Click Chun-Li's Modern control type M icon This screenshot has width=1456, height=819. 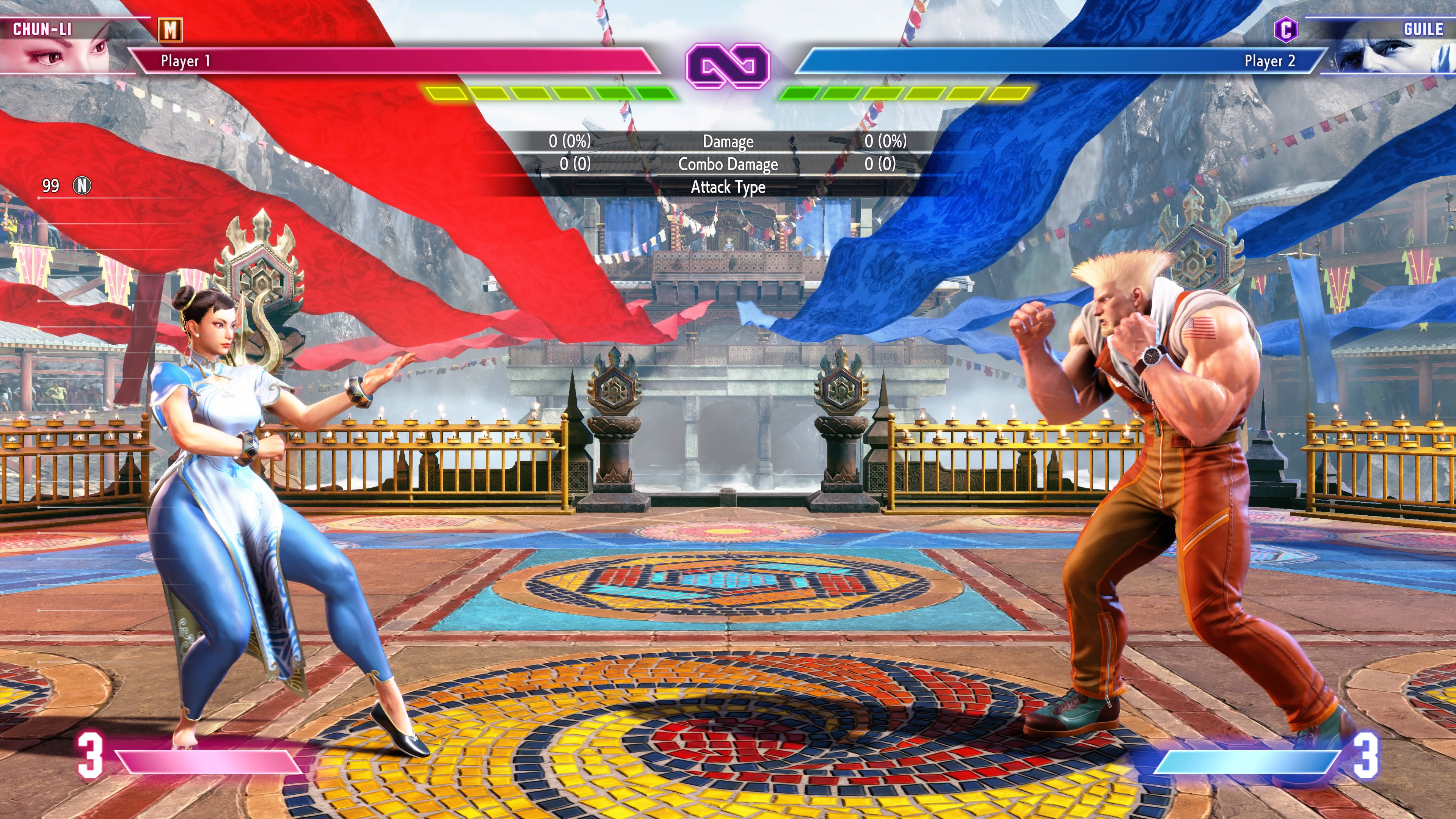tap(170, 30)
